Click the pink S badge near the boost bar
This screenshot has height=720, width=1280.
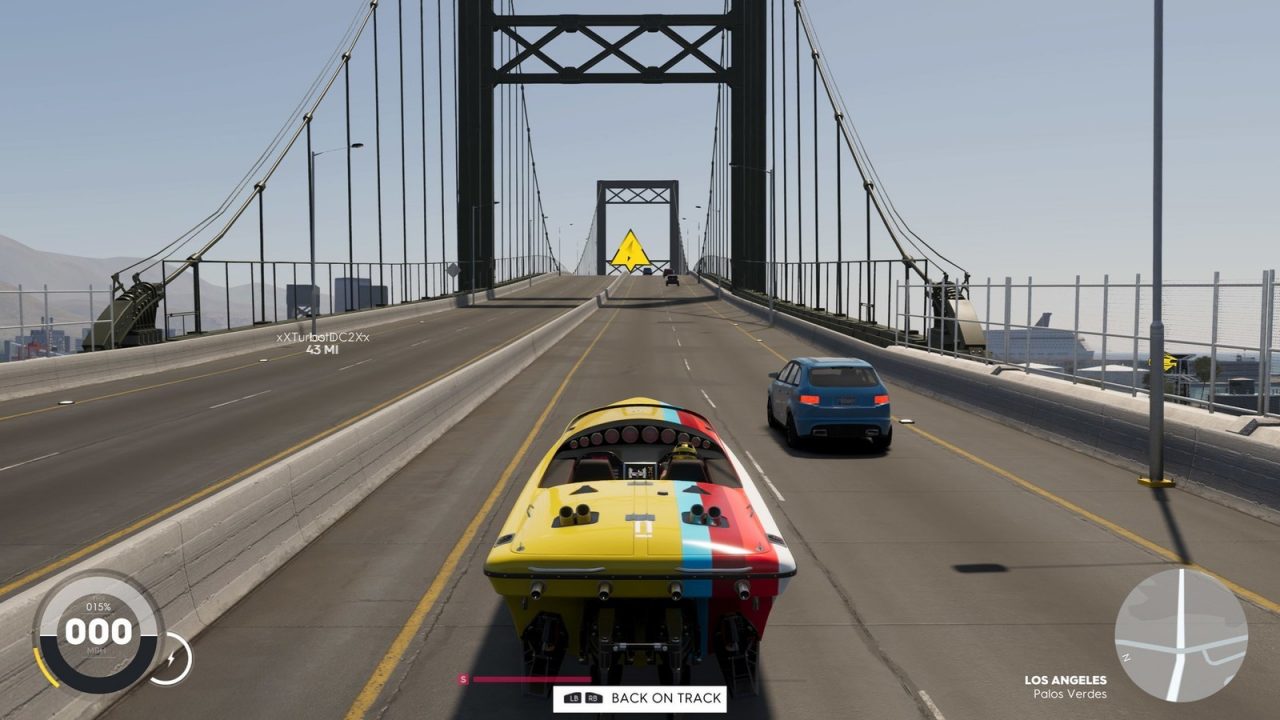pyautogui.click(x=462, y=678)
